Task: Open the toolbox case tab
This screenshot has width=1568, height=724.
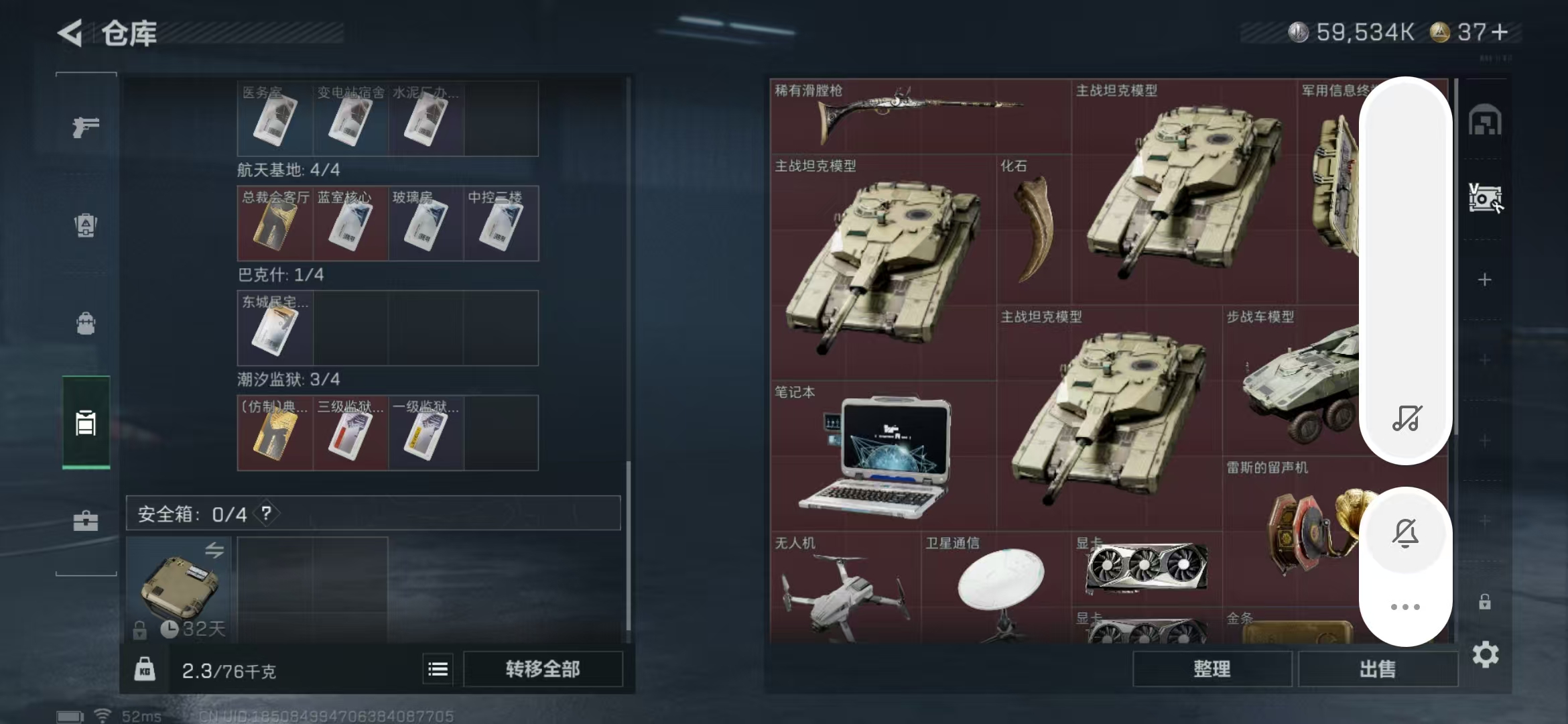Action: pos(86,521)
